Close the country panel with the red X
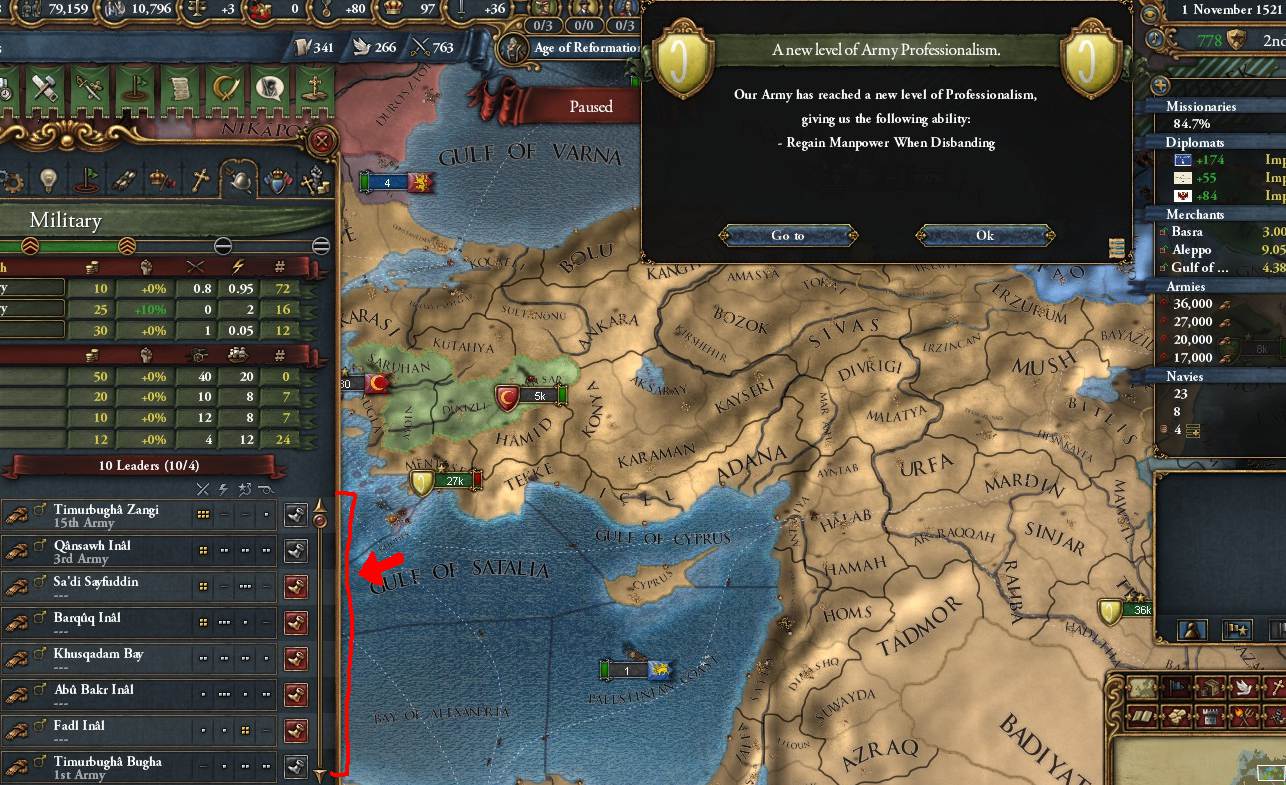1286x785 pixels. point(321,141)
